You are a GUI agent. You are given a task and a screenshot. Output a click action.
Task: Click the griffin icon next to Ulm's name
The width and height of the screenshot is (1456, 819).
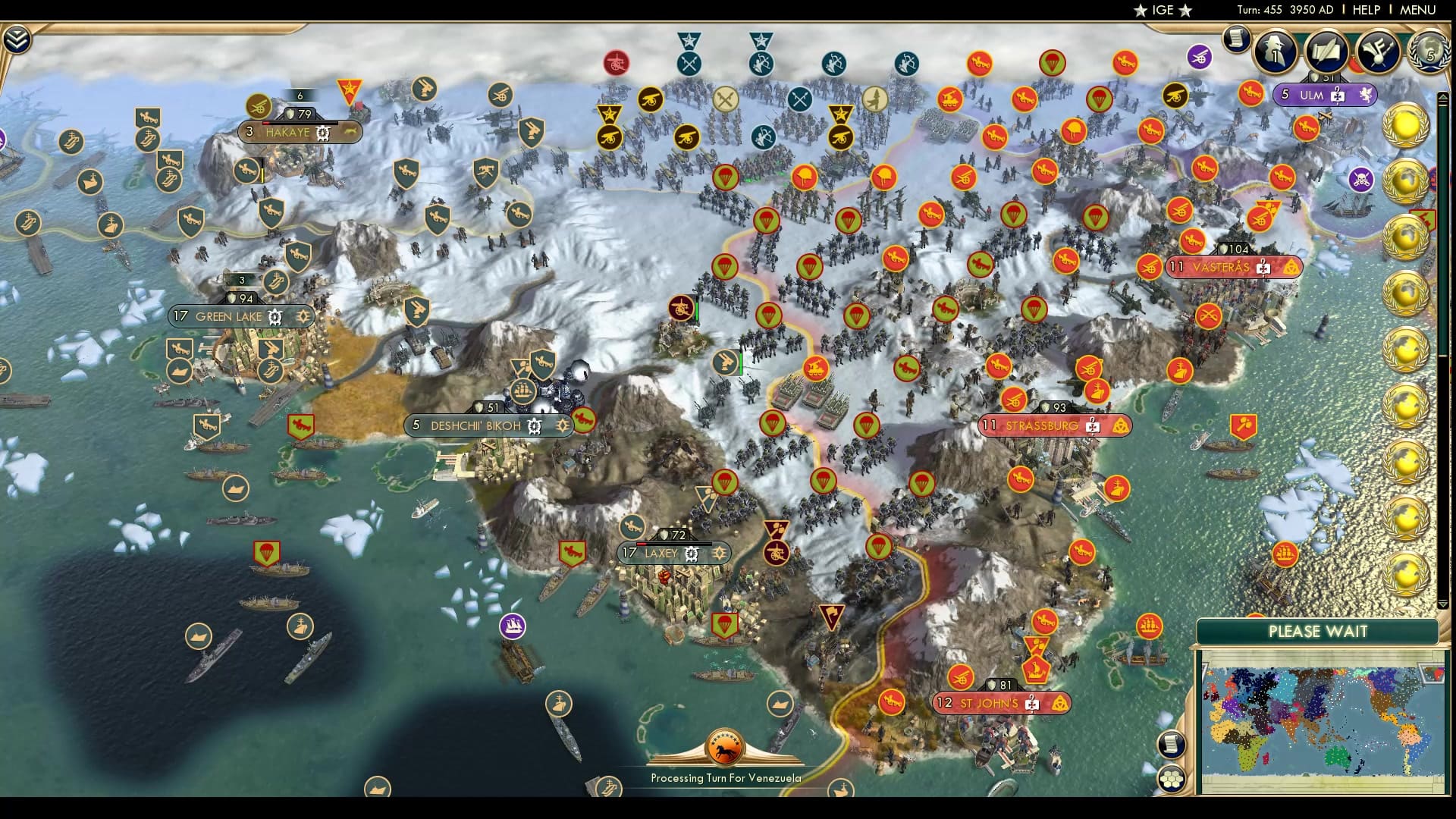[x=1364, y=95]
